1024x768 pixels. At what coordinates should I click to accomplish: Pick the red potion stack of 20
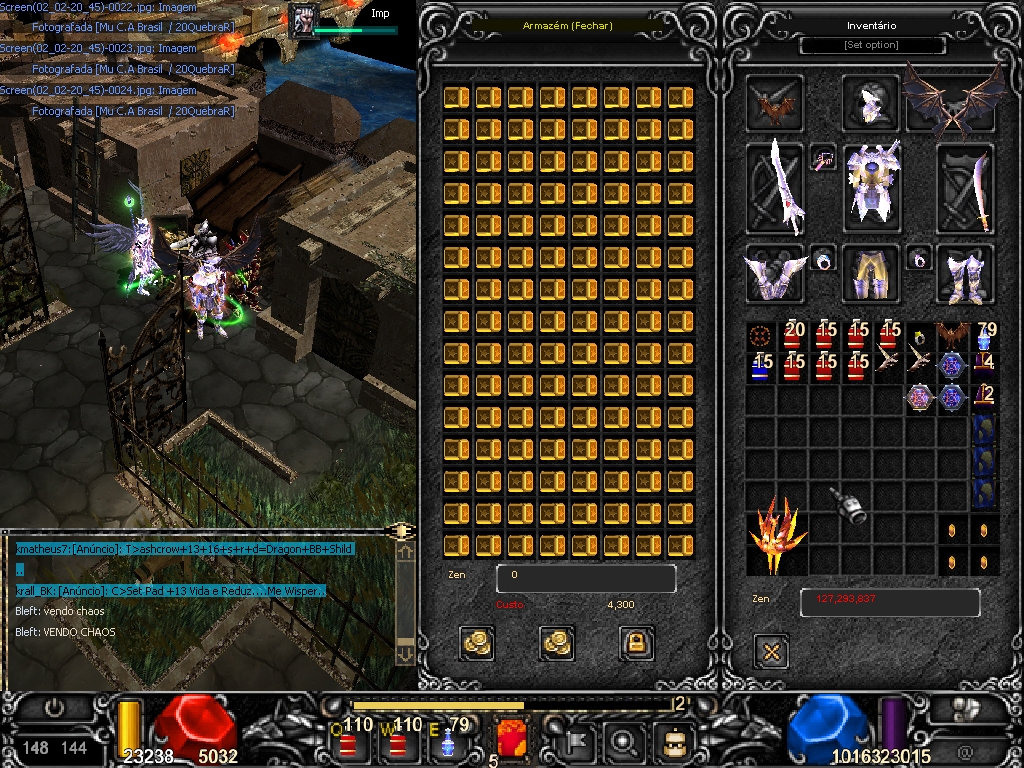[x=792, y=336]
